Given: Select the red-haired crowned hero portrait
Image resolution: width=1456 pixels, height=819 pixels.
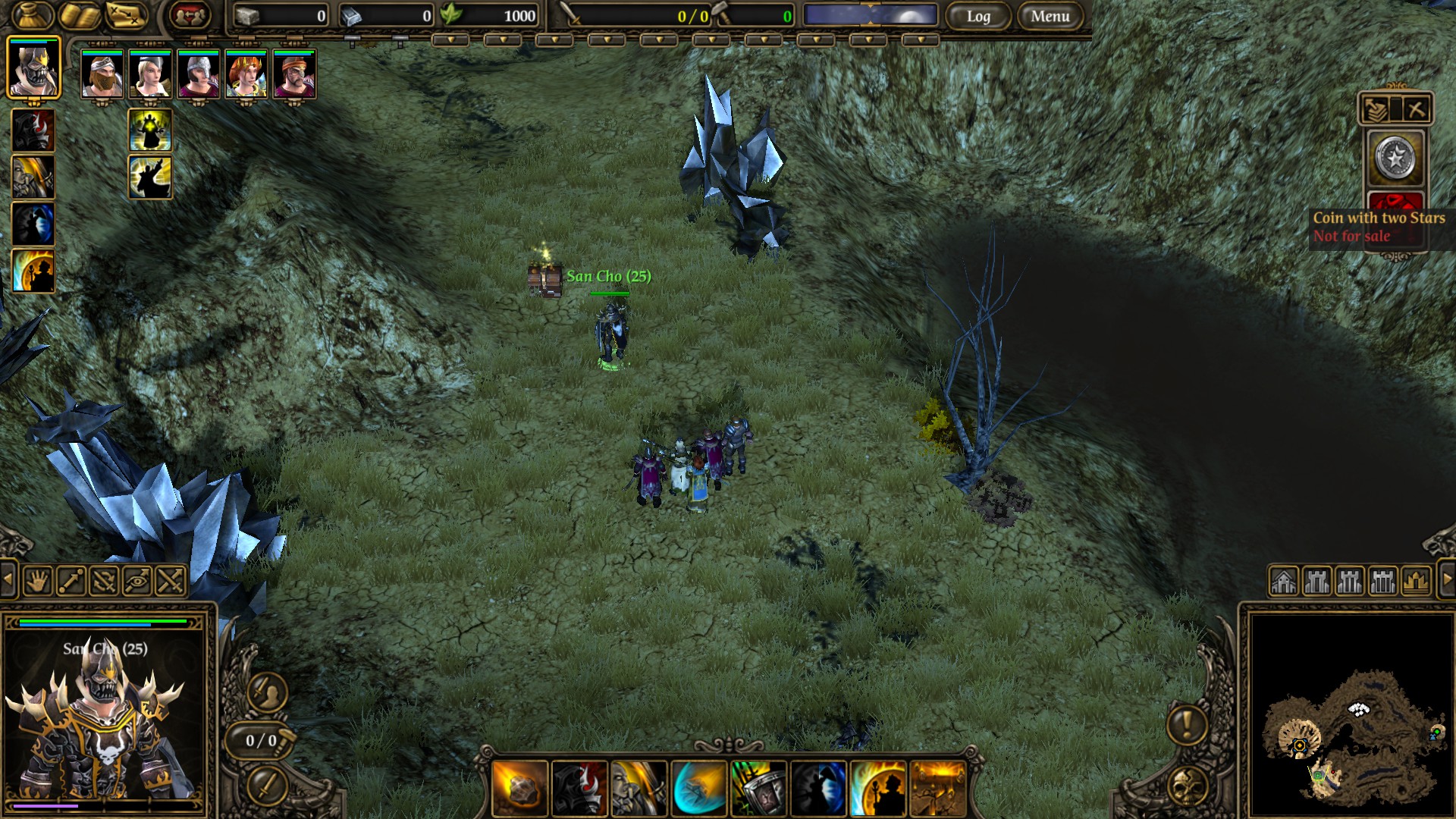Looking at the screenshot, I should [x=246, y=74].
